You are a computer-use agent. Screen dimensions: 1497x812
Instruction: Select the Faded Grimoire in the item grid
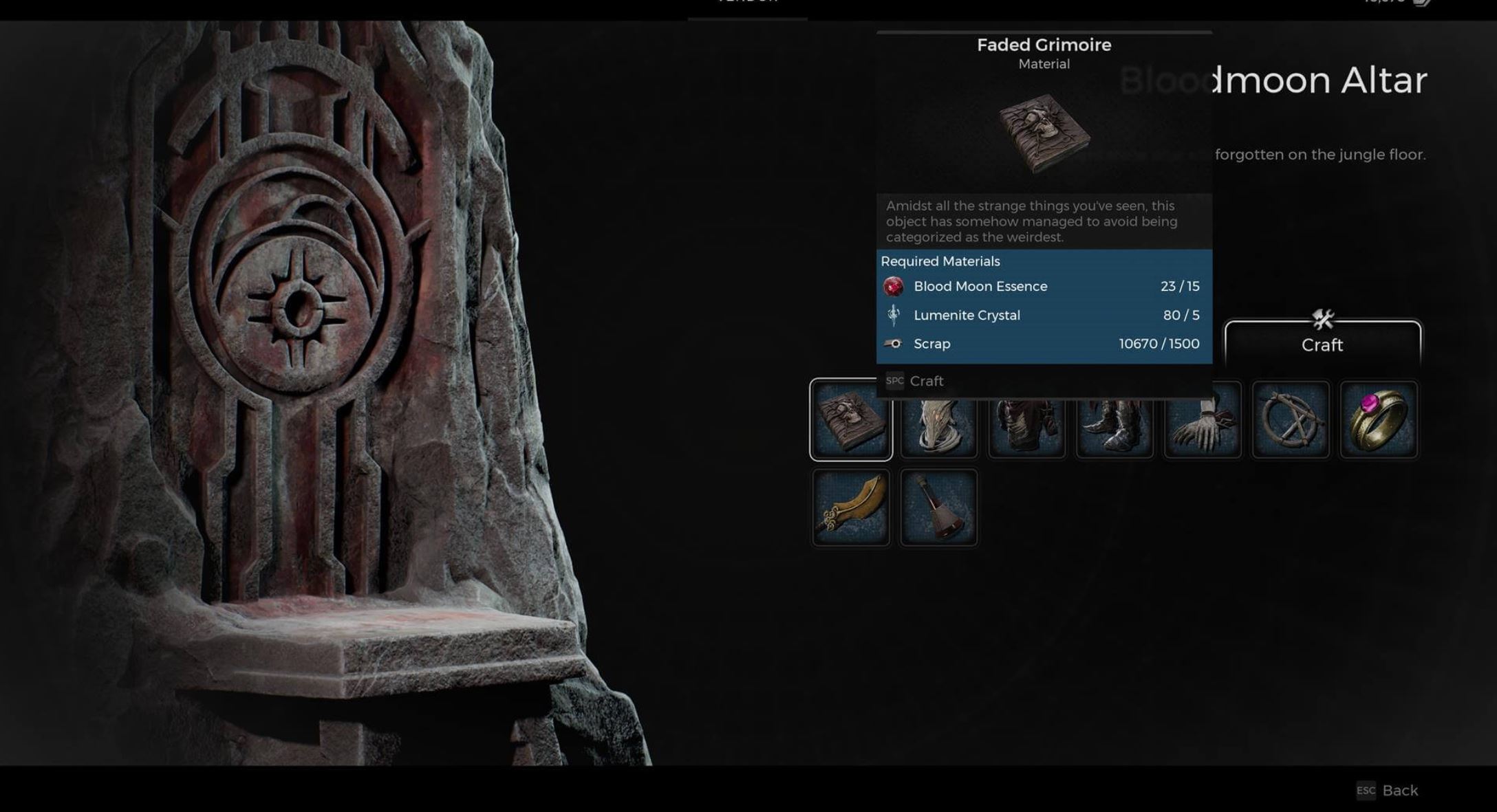coord(852,420)
